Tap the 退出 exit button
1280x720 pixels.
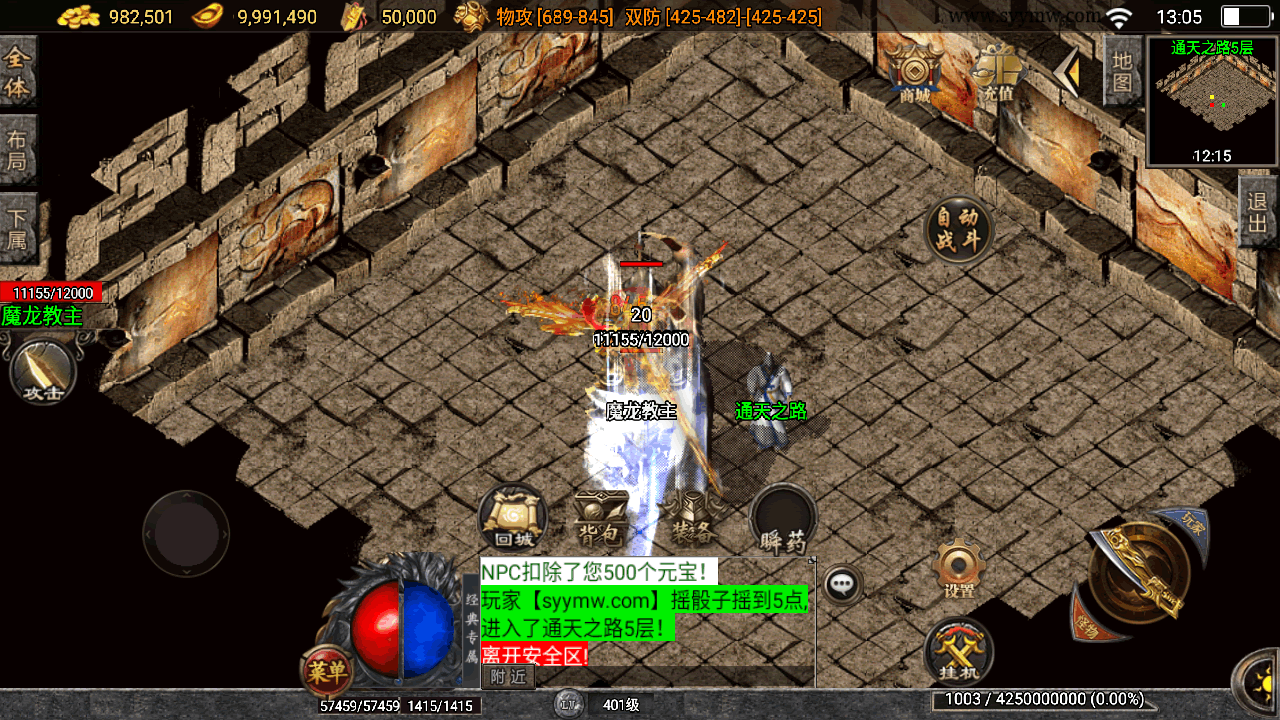[1258, 212]
